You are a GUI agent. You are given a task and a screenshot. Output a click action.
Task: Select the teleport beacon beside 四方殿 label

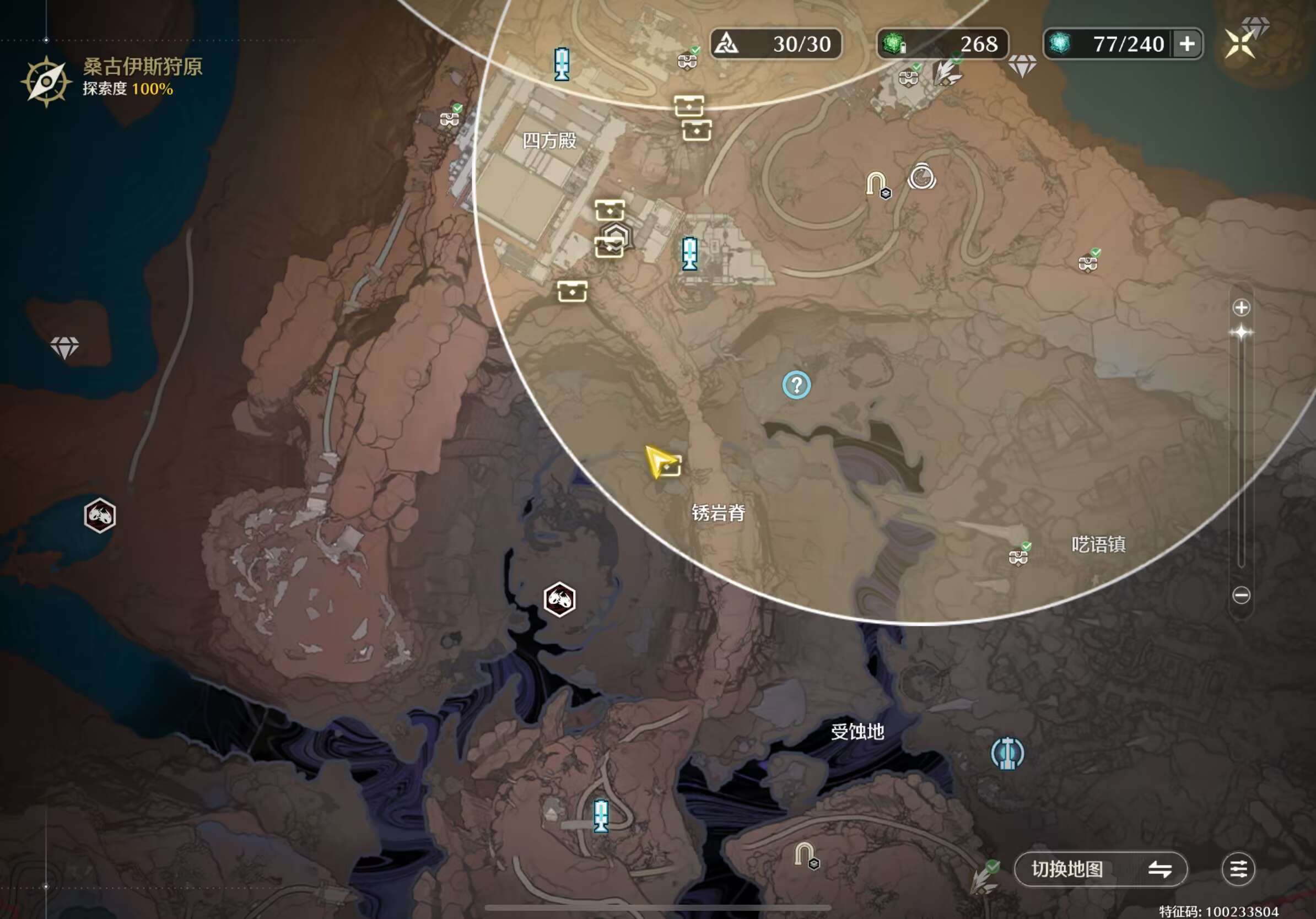pyautogui.click(x=562, y=64)
